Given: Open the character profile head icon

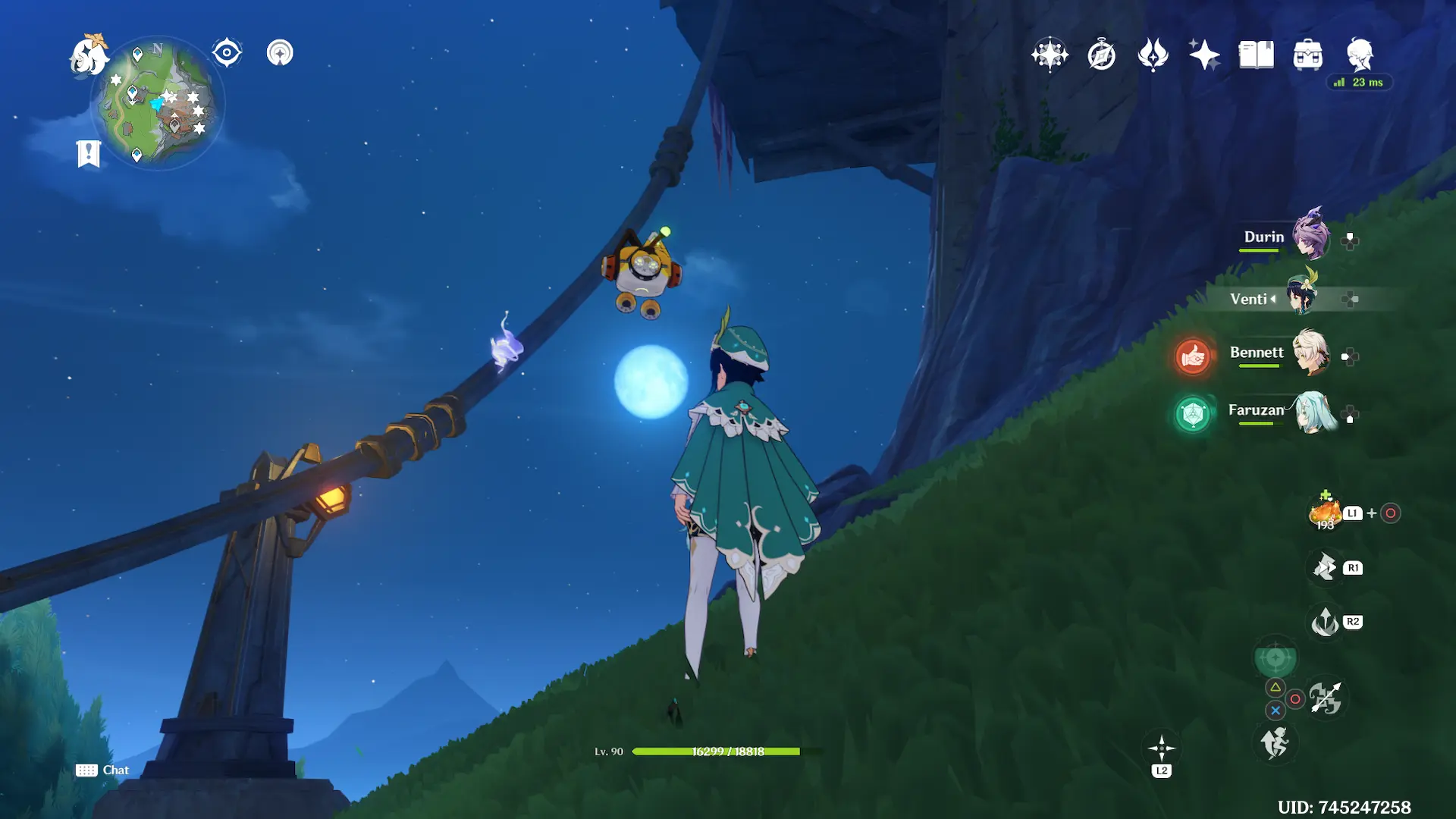Looking at the screenshot, I should tap(1360, 55).
